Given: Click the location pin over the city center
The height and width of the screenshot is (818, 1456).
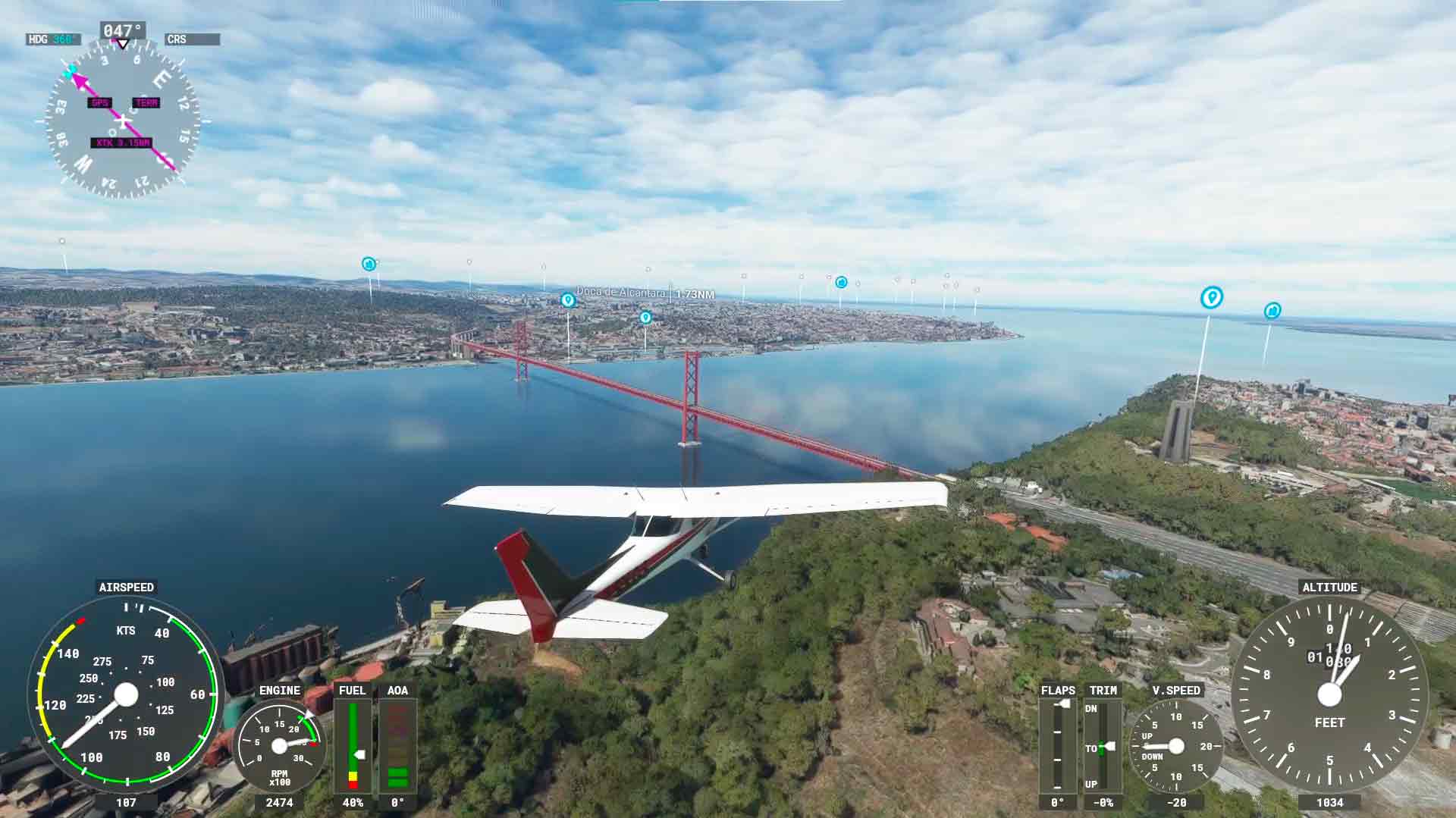Looking at the screenshot, I should pyautogui.click(x=645, y=318).
